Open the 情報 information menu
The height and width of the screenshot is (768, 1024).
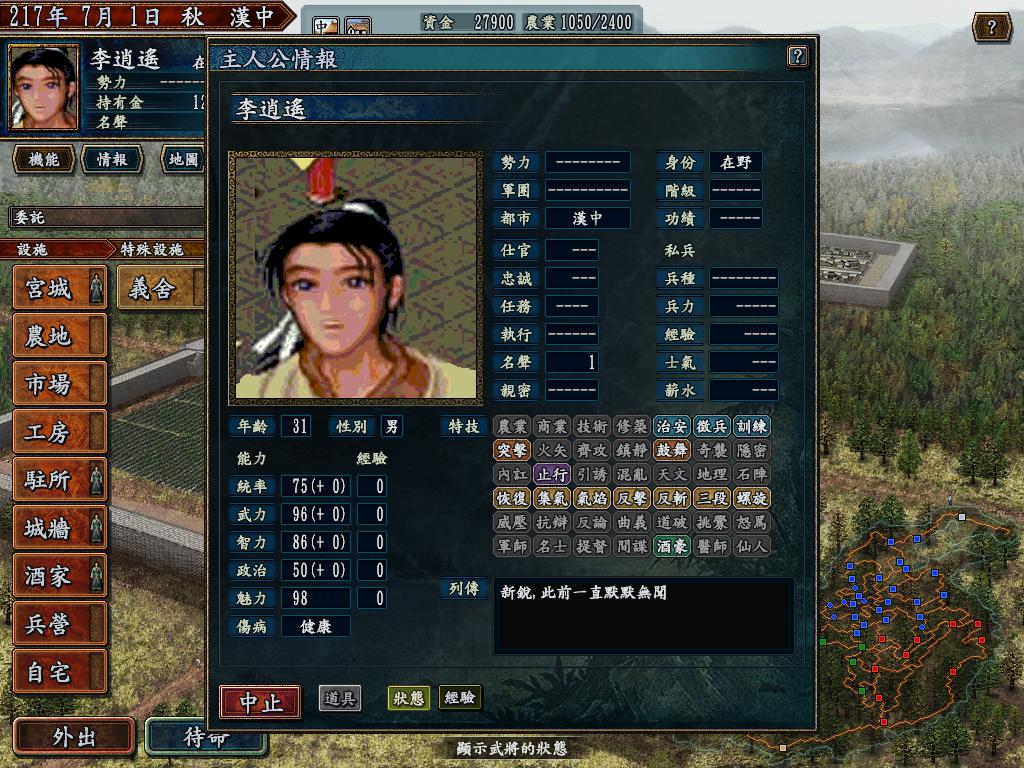tap(112, 159)
